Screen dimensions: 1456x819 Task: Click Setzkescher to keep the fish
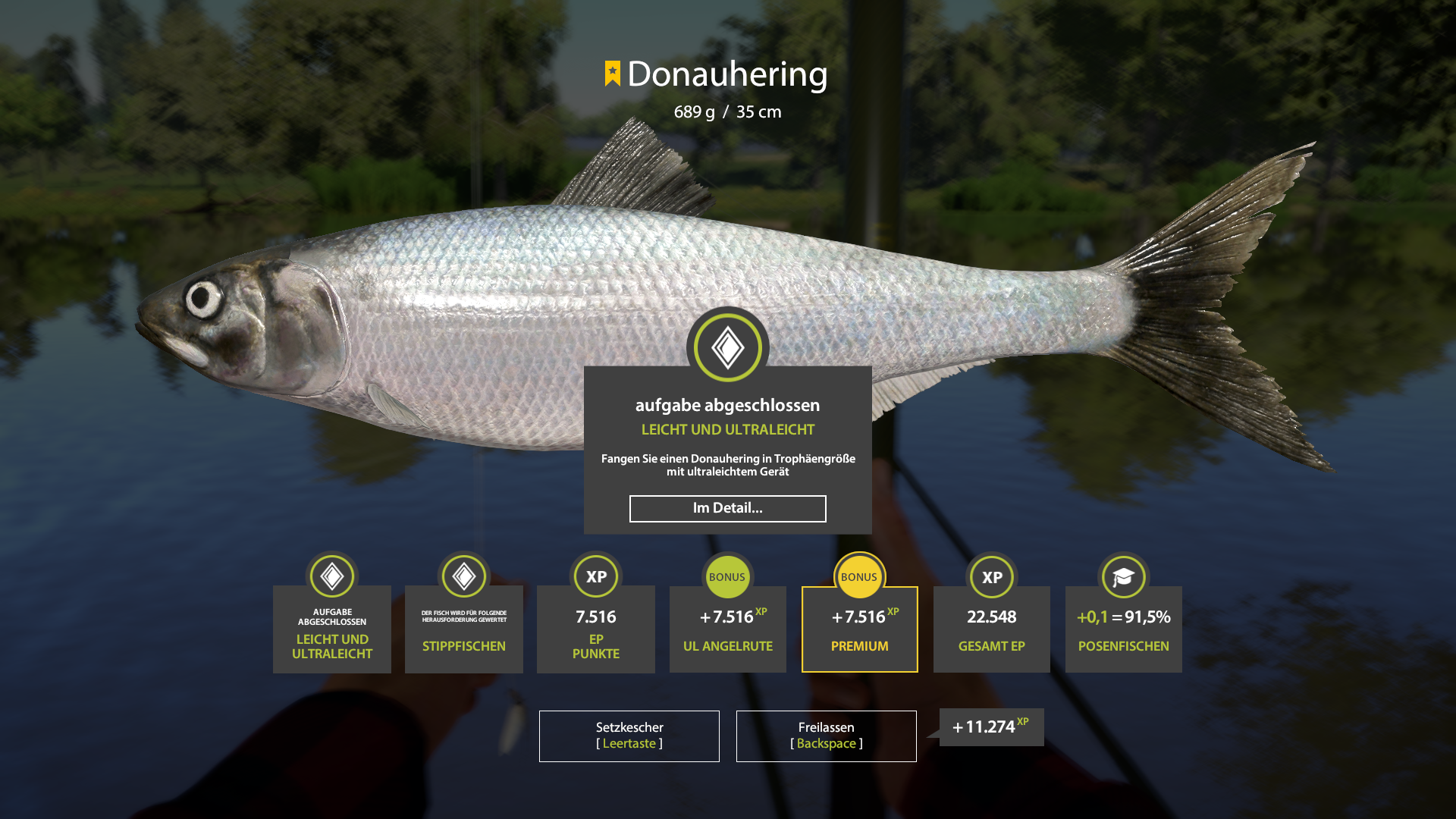tap(629, 736)
